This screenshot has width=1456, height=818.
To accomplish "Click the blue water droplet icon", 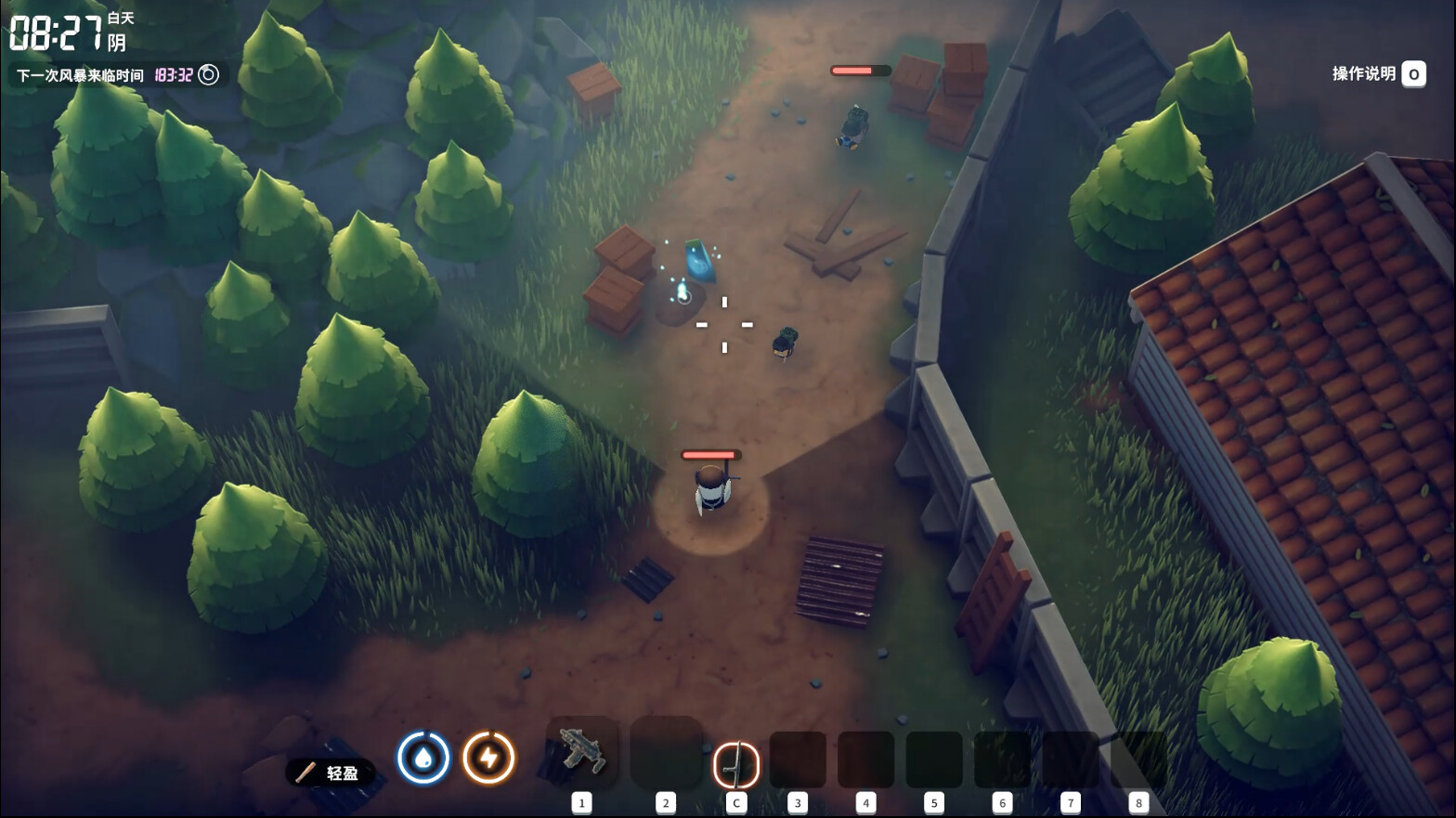I will click(x=423, y=758).
